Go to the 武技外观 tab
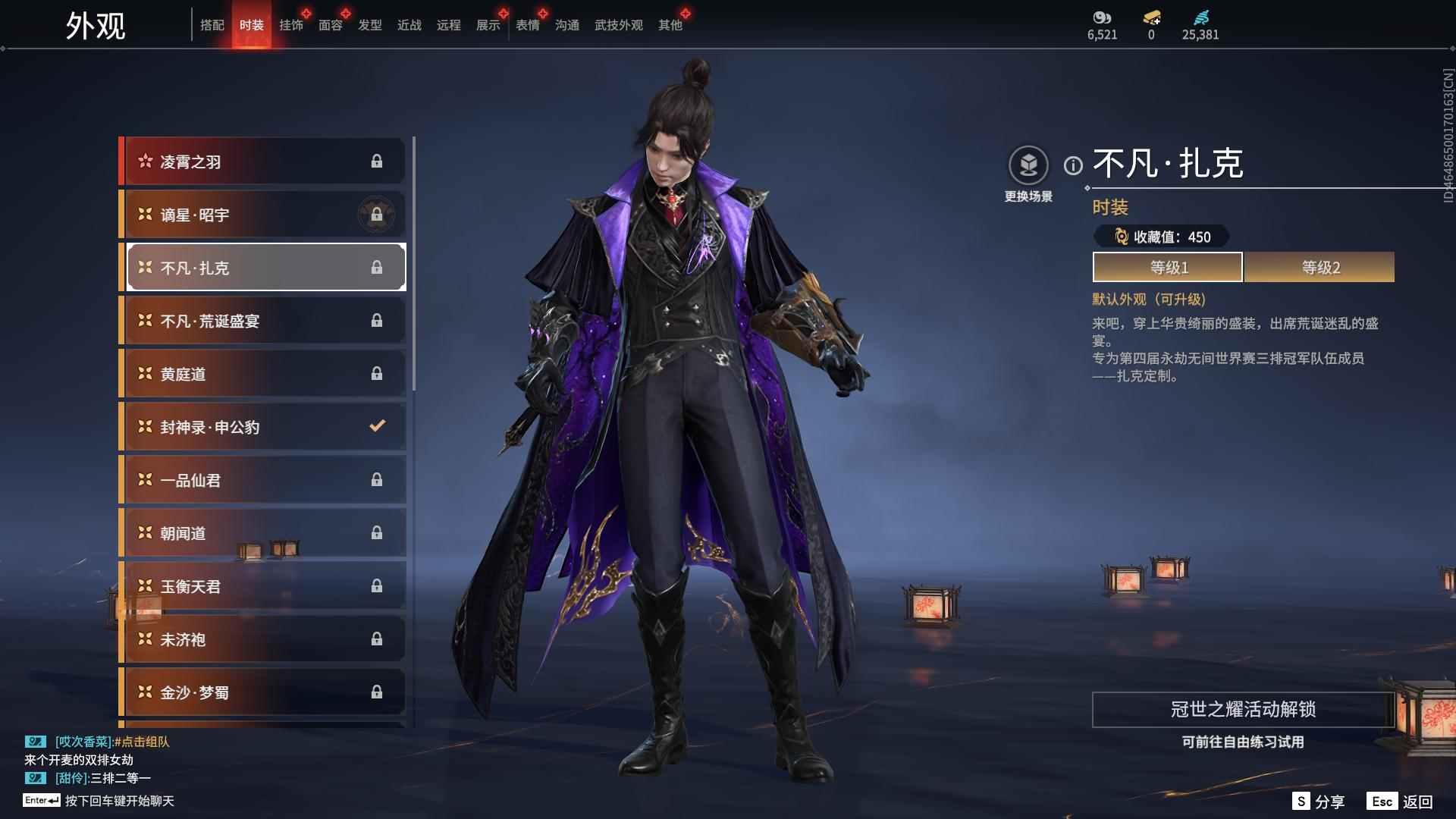Image resolution: width=1456 pixels, height=819 pixels. tap(618, 25)
